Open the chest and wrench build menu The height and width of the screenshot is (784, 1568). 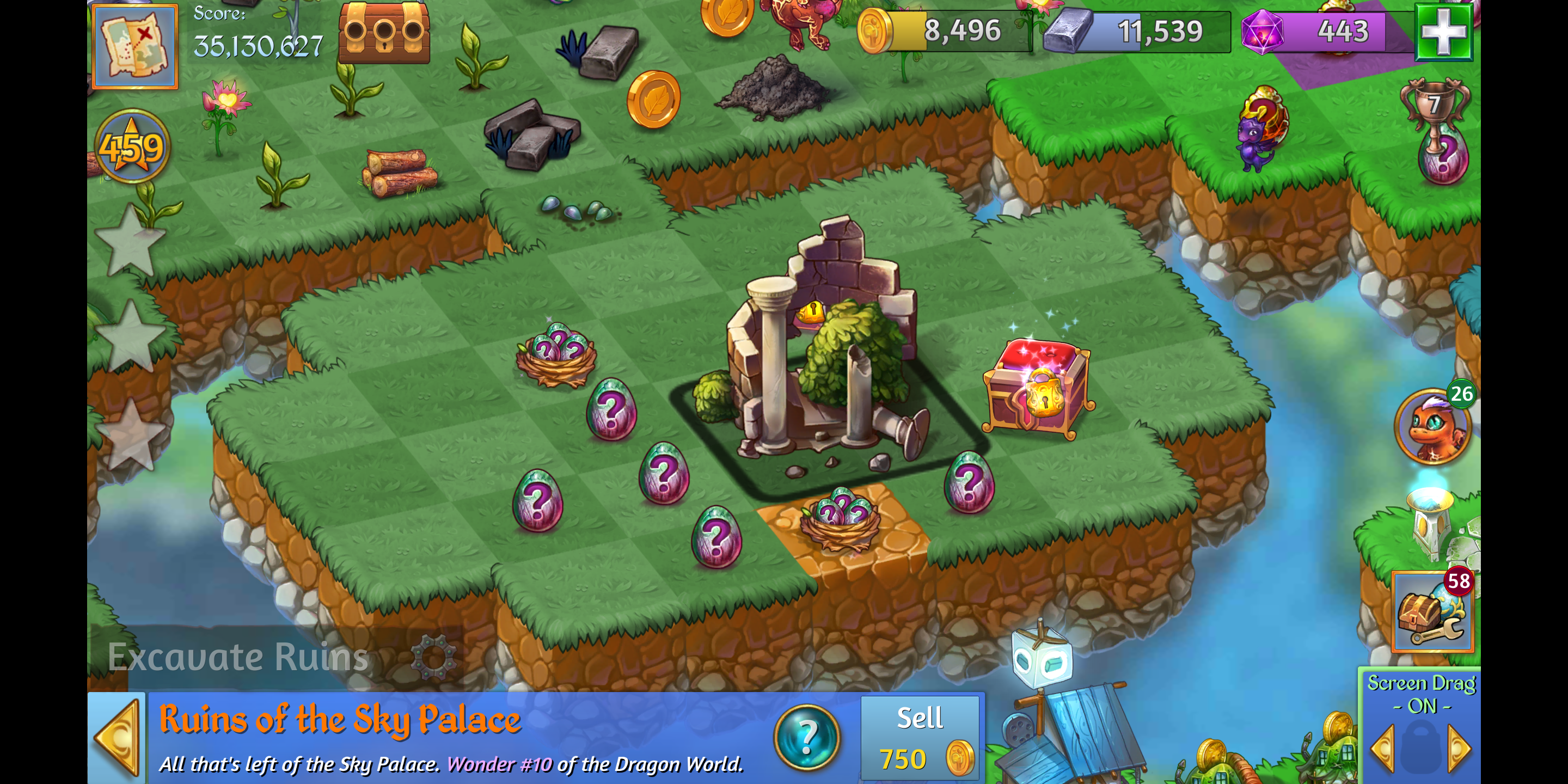point(1432,612)
